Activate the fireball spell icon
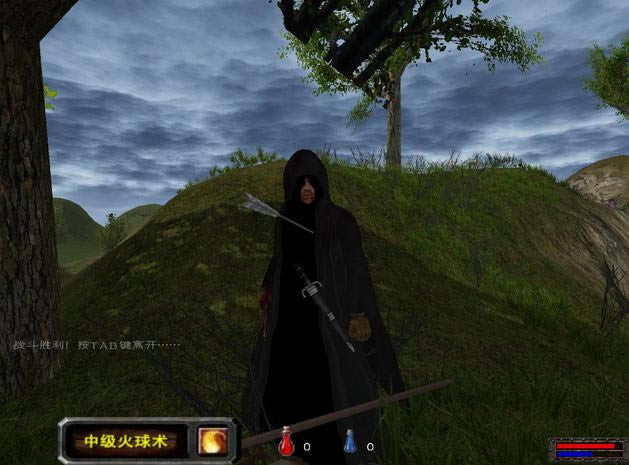 click(212, 440)
